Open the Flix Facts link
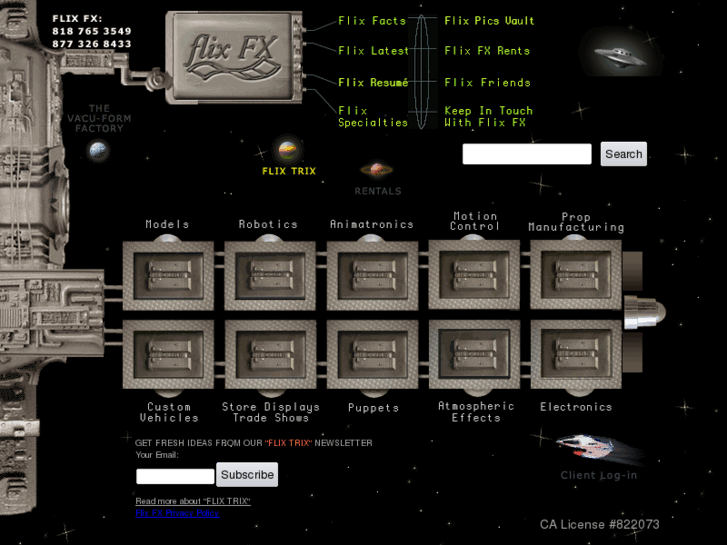The image size is (727, 545). point(372,21)
